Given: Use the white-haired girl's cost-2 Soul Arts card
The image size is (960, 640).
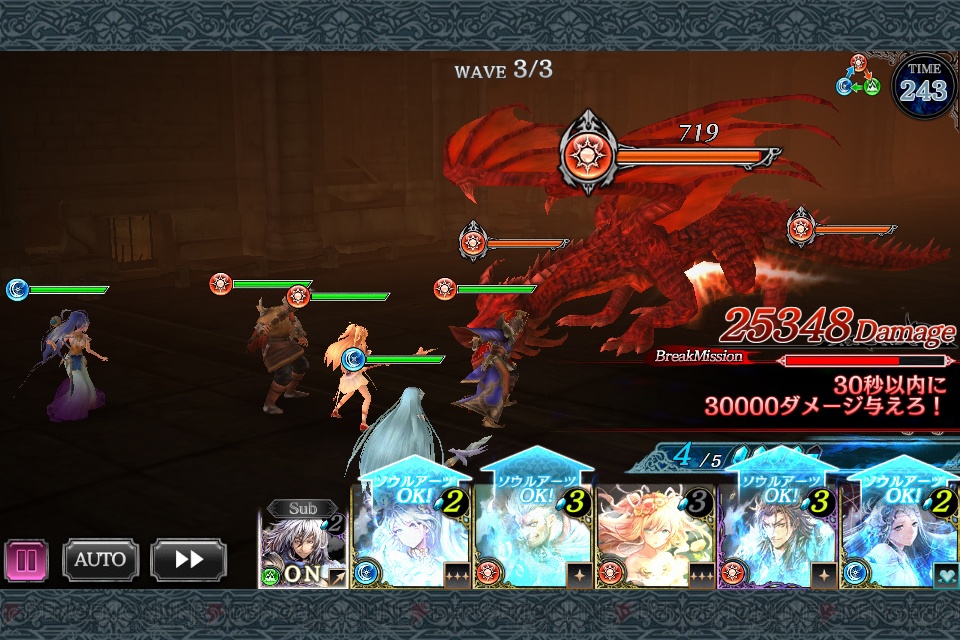Looking at the screenshot, I should tap(410, 535).
